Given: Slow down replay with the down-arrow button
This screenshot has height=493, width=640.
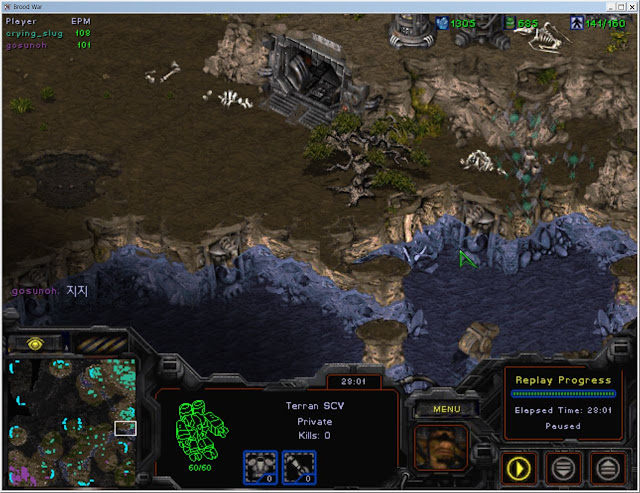Looking at the screenshot, I should [565, 466].
